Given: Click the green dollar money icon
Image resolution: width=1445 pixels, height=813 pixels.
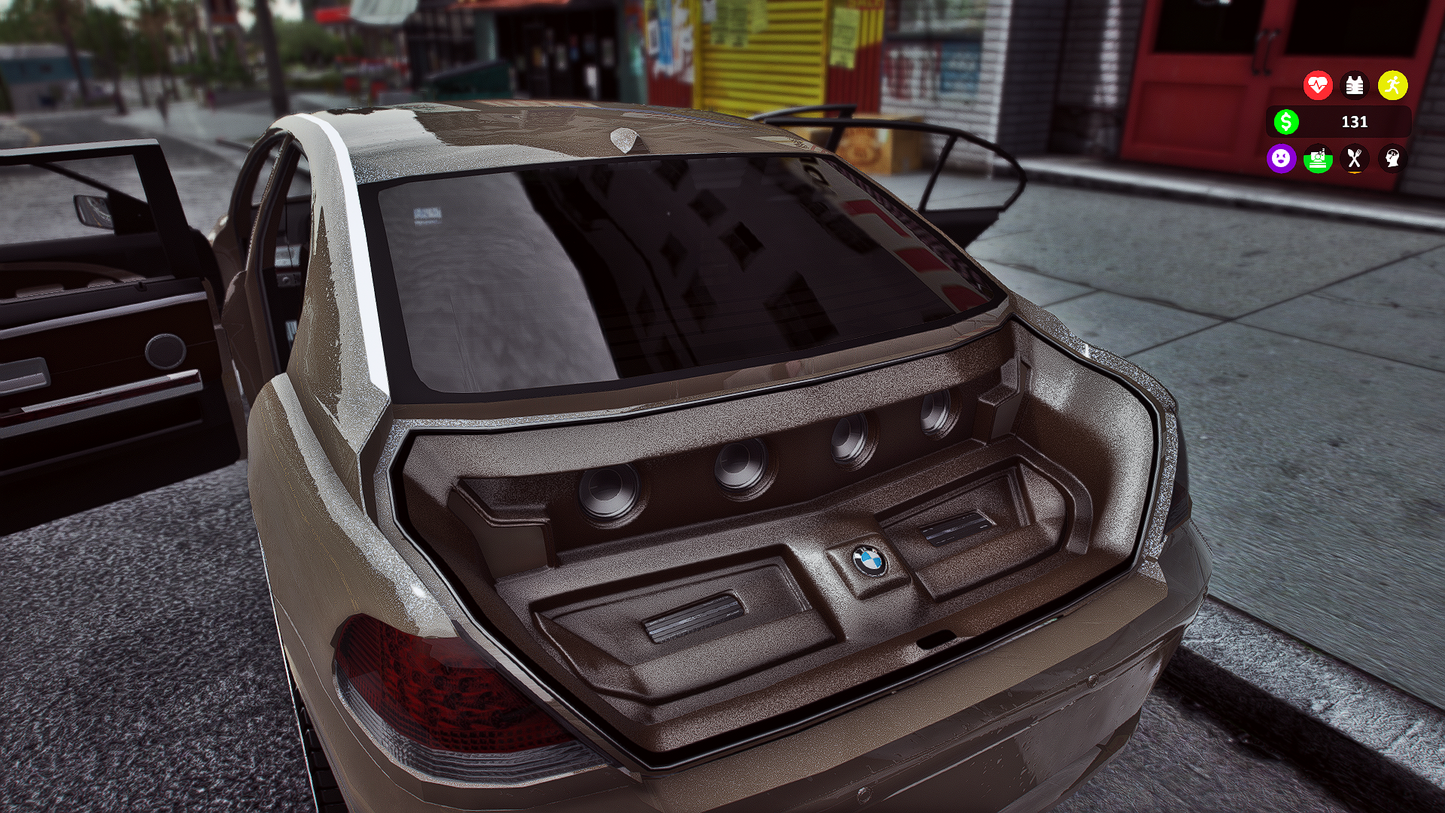Looking at the screenshot, I should (1286, 121).
